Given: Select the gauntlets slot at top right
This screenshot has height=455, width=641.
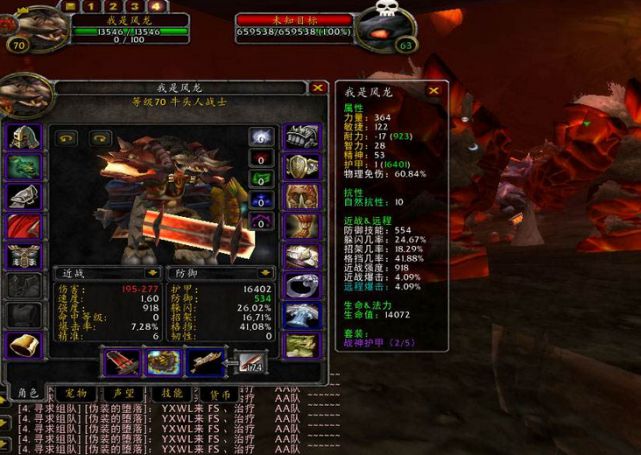Looking at the screenshot, I should (300, 137).
